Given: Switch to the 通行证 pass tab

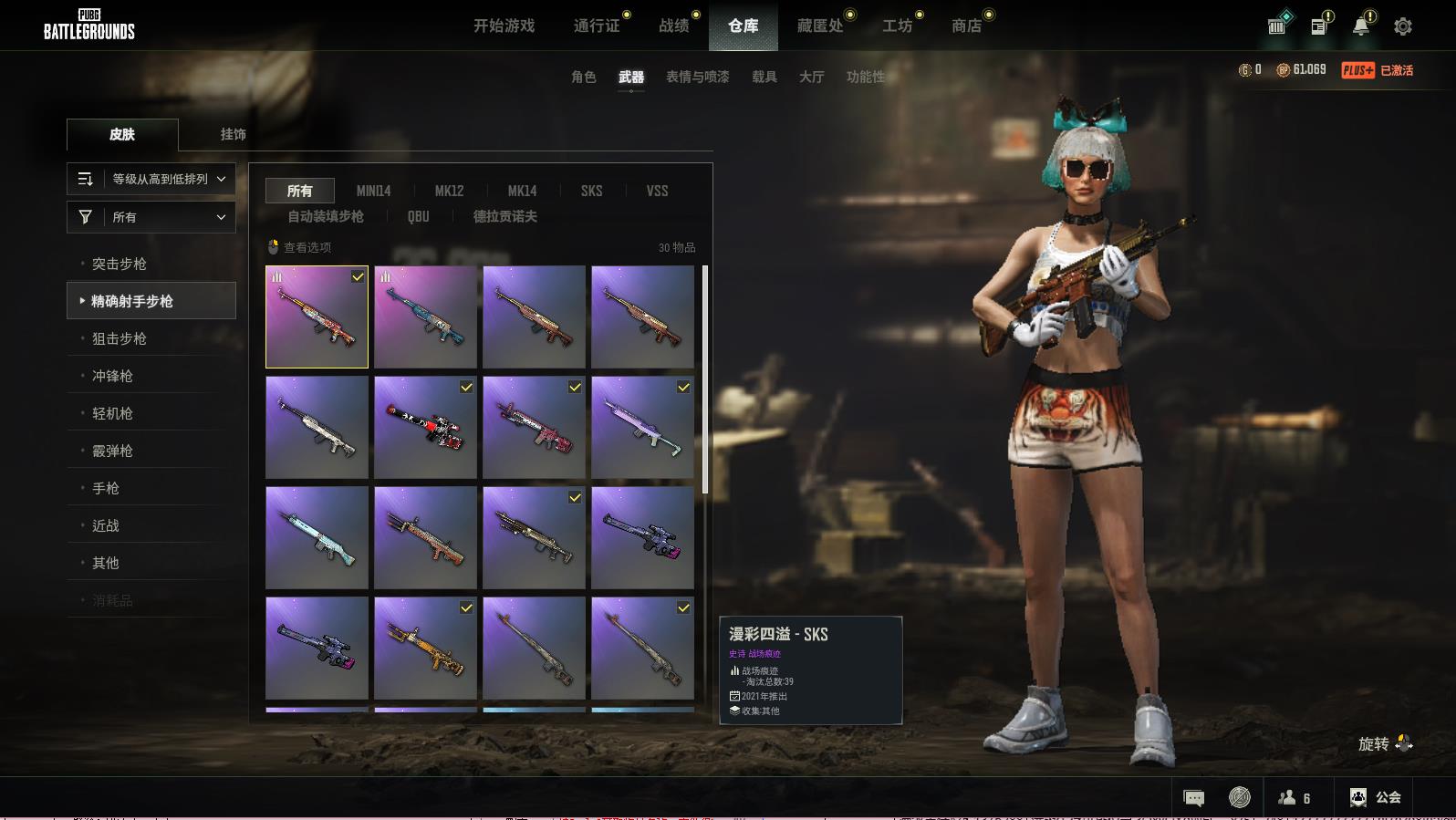Looking at the screenshot, I should click(x=597, y=26).
